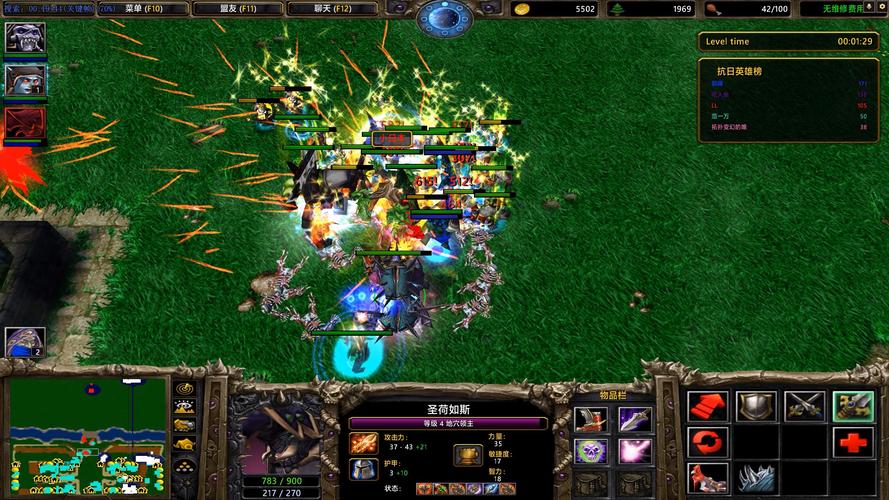889x500 pixels.
Task: Select the red demon hero portrait
Action: pos(24,123)
